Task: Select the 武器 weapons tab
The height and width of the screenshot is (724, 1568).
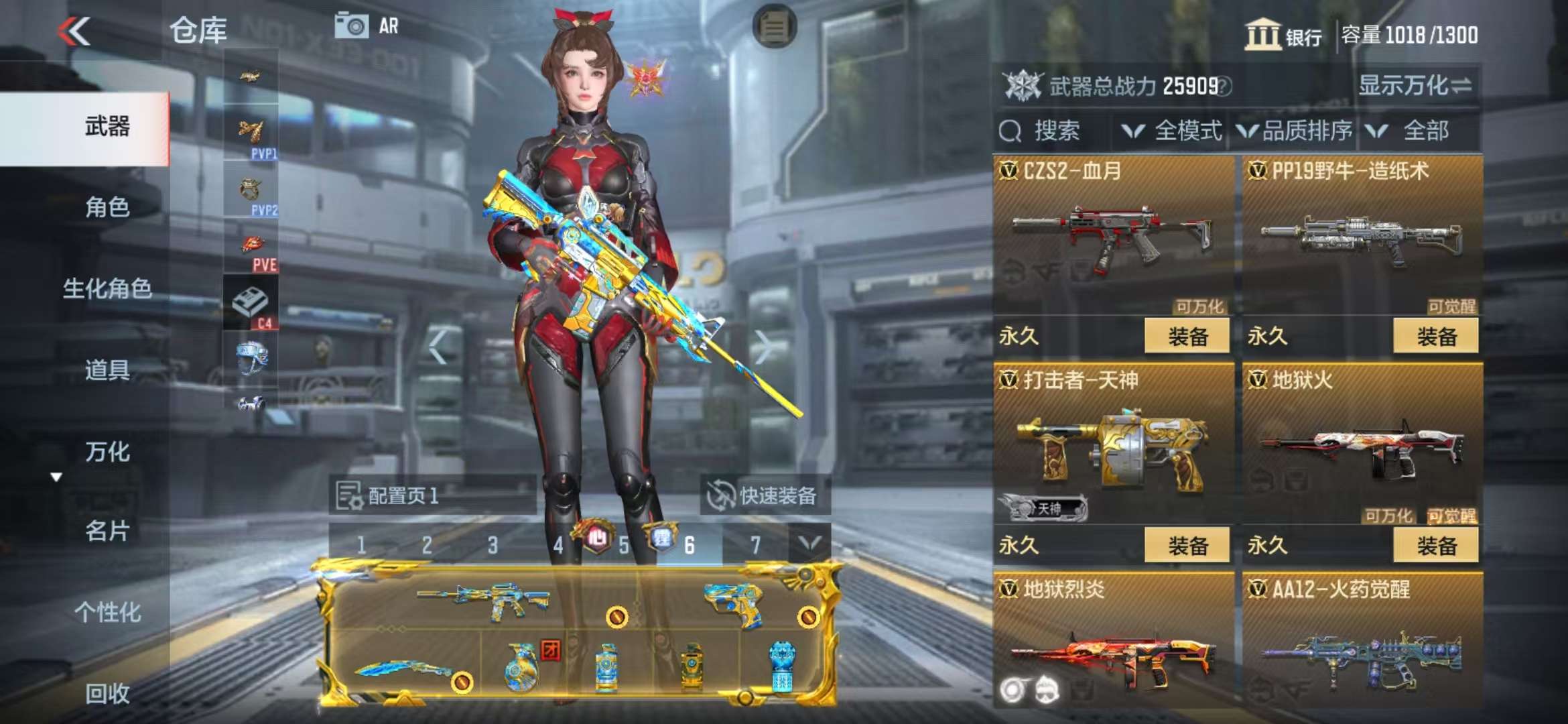Action: point(107,127)
